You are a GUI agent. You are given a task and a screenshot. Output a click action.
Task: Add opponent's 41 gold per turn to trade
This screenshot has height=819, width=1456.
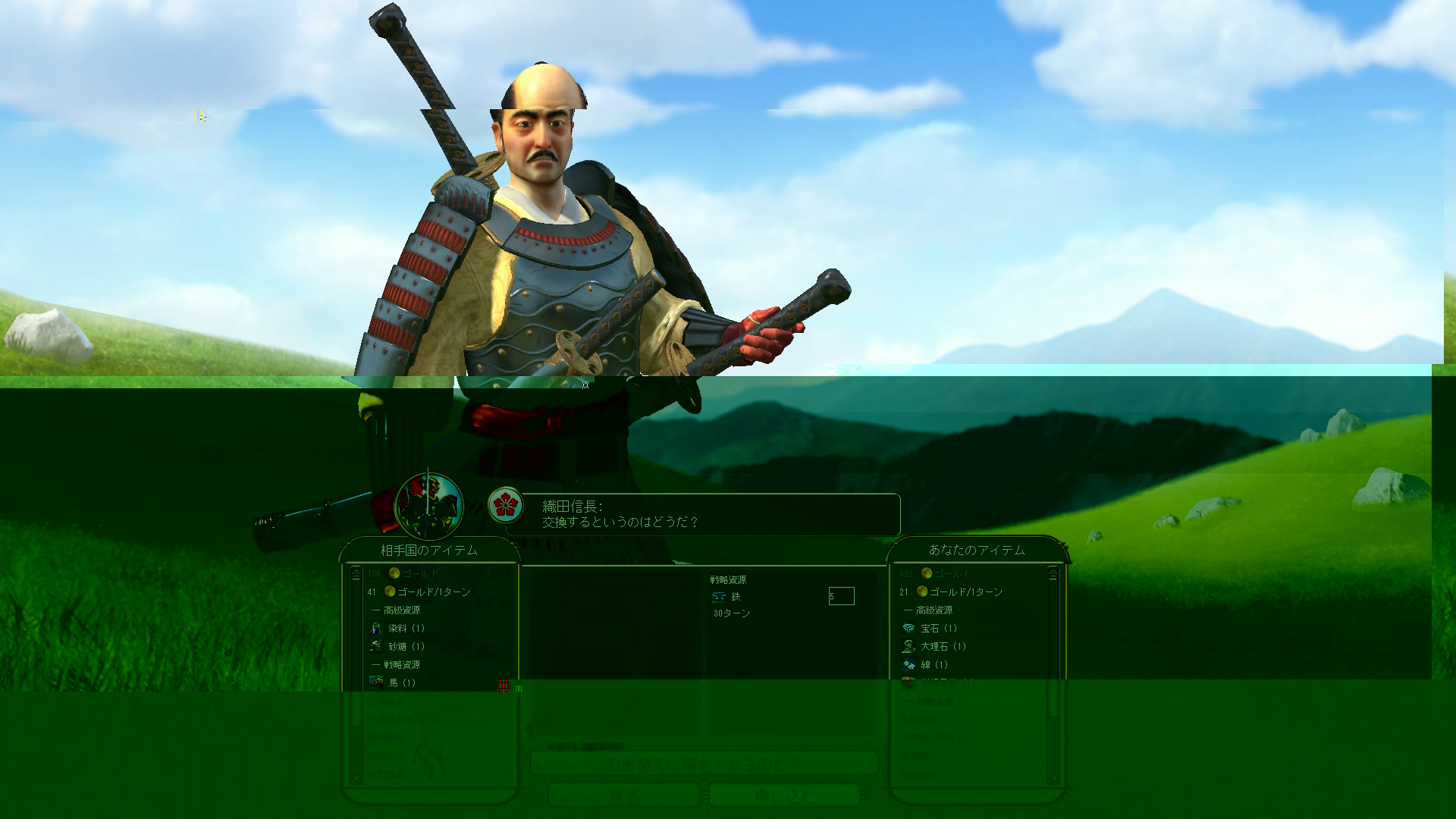coord(433,592)
